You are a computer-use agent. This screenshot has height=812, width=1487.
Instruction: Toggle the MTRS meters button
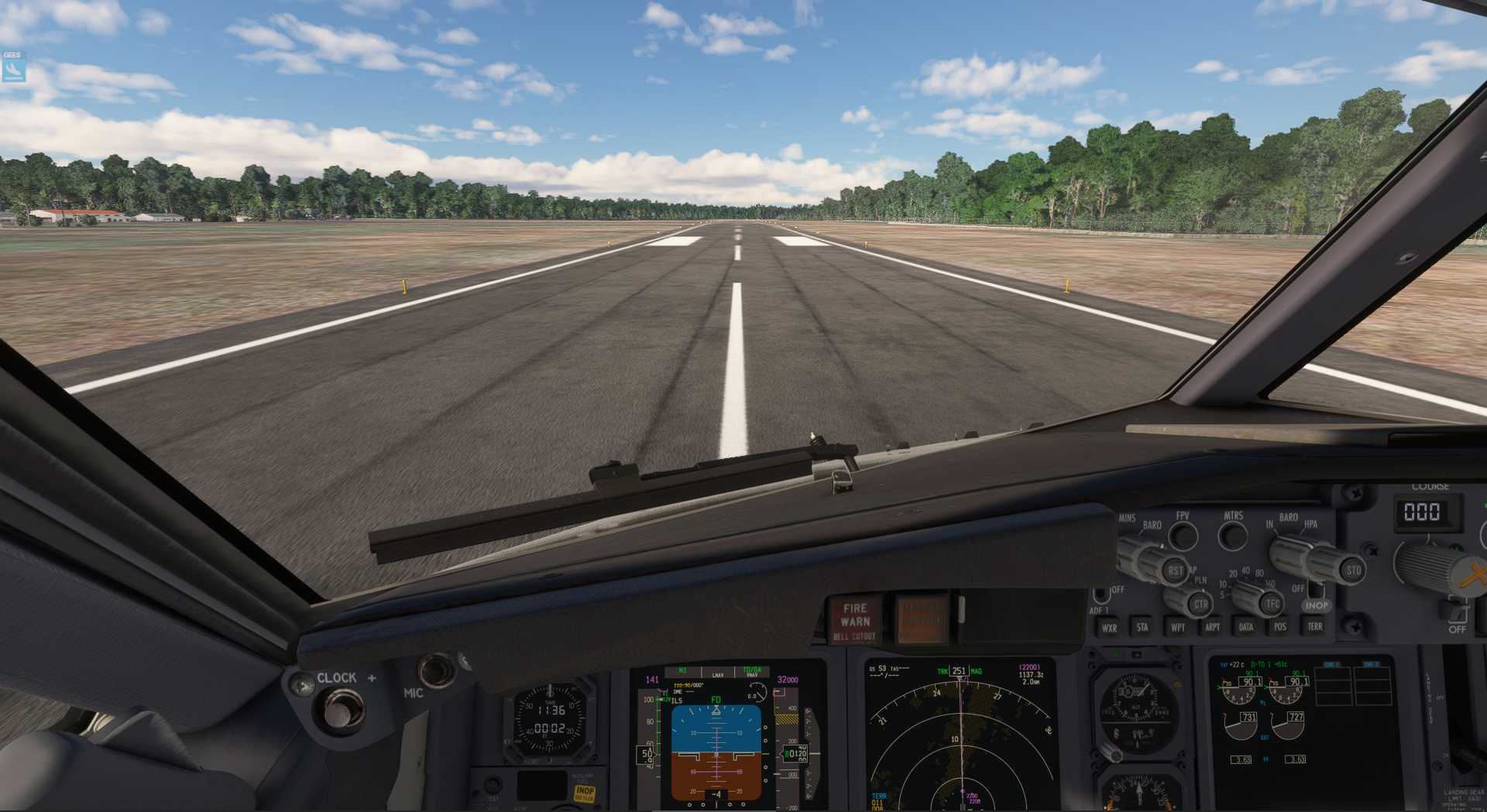click(1232, 535)
